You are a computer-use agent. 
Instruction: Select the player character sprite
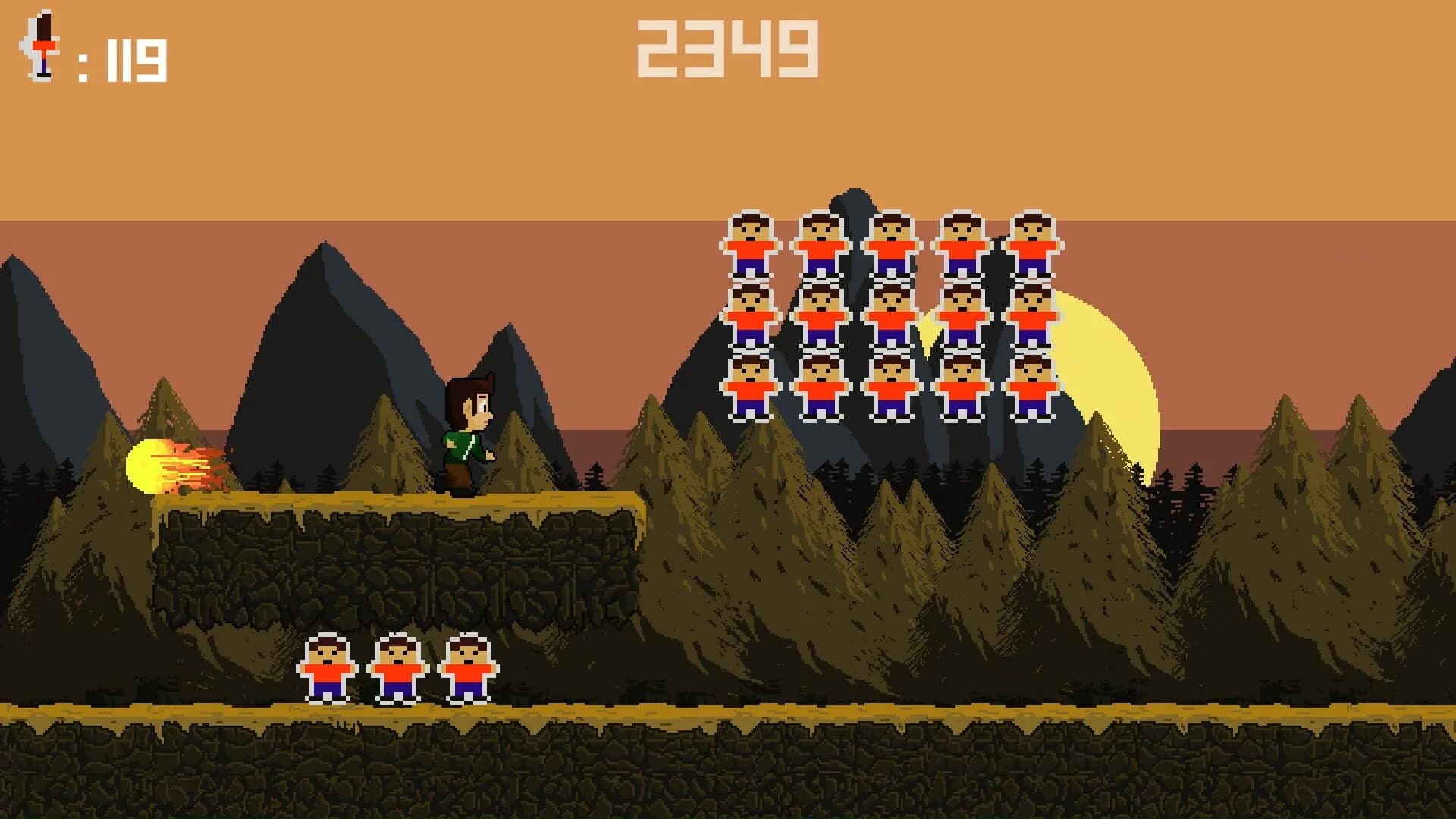[x=466, y=432]
